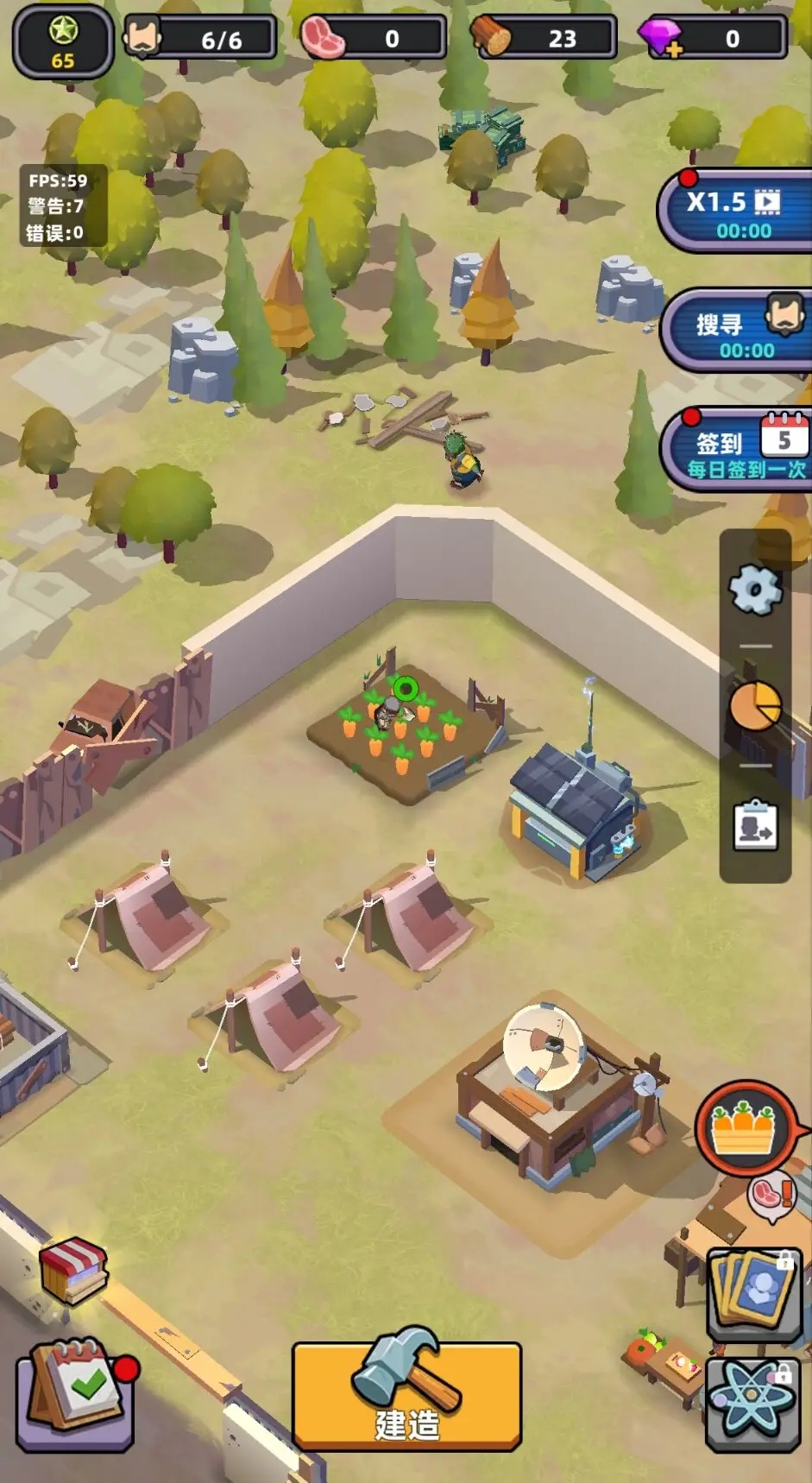Open the 签到 daily check-in
812x1483 pixels.
(x=738, y=451)
